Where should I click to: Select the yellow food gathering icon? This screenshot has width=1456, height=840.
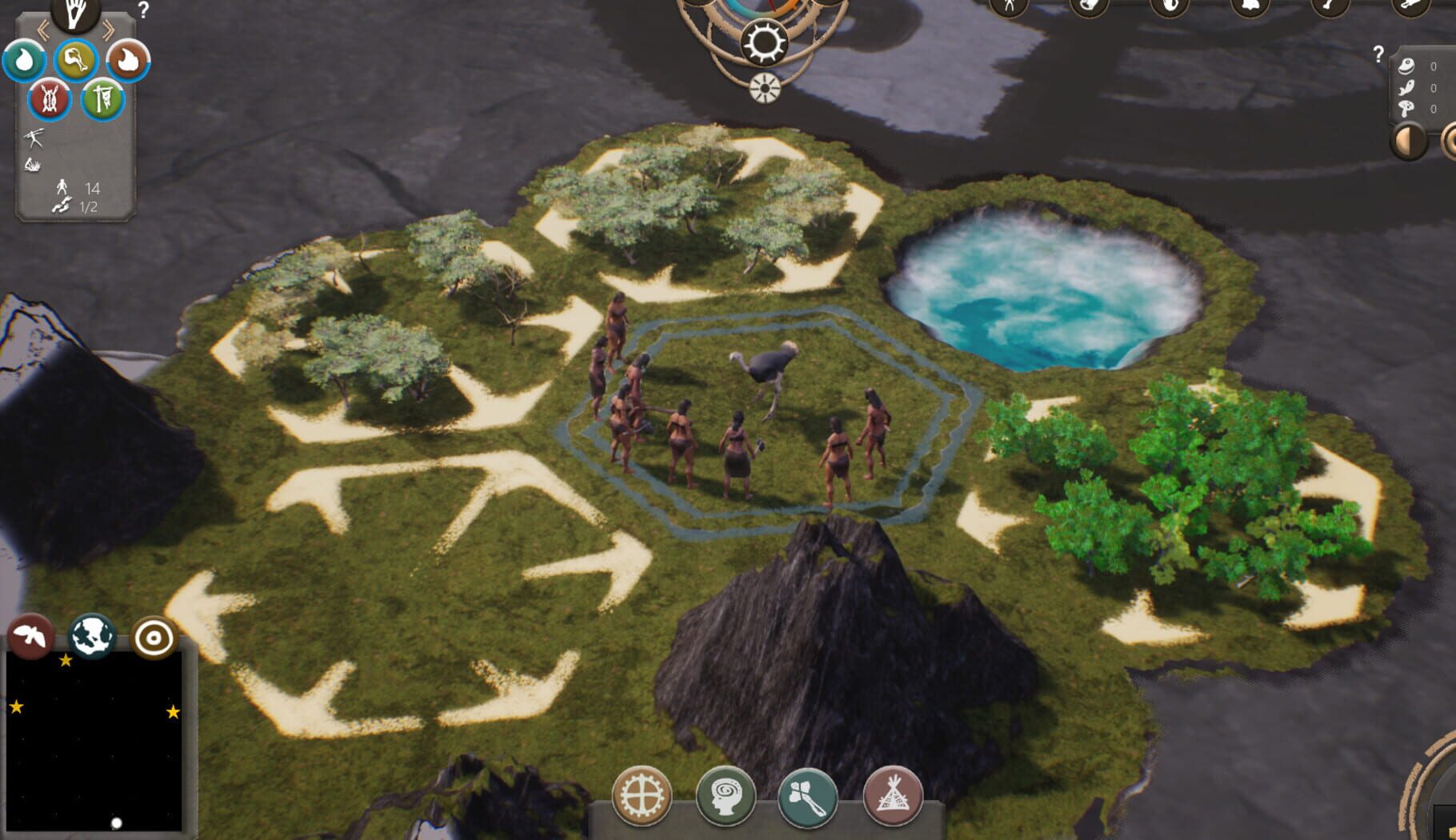coord(76,60)
